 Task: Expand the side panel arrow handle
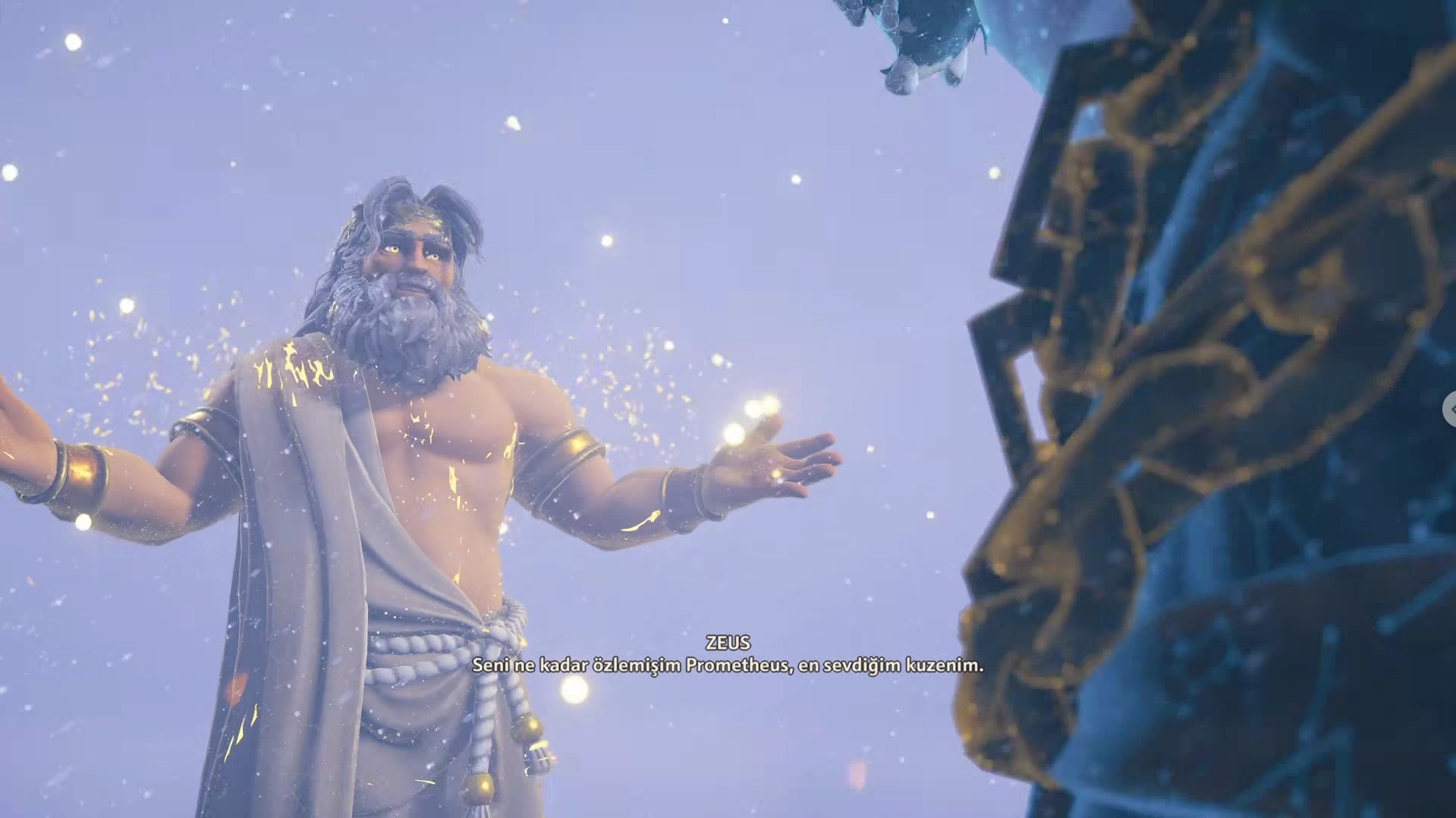[x=1450, y=409]
